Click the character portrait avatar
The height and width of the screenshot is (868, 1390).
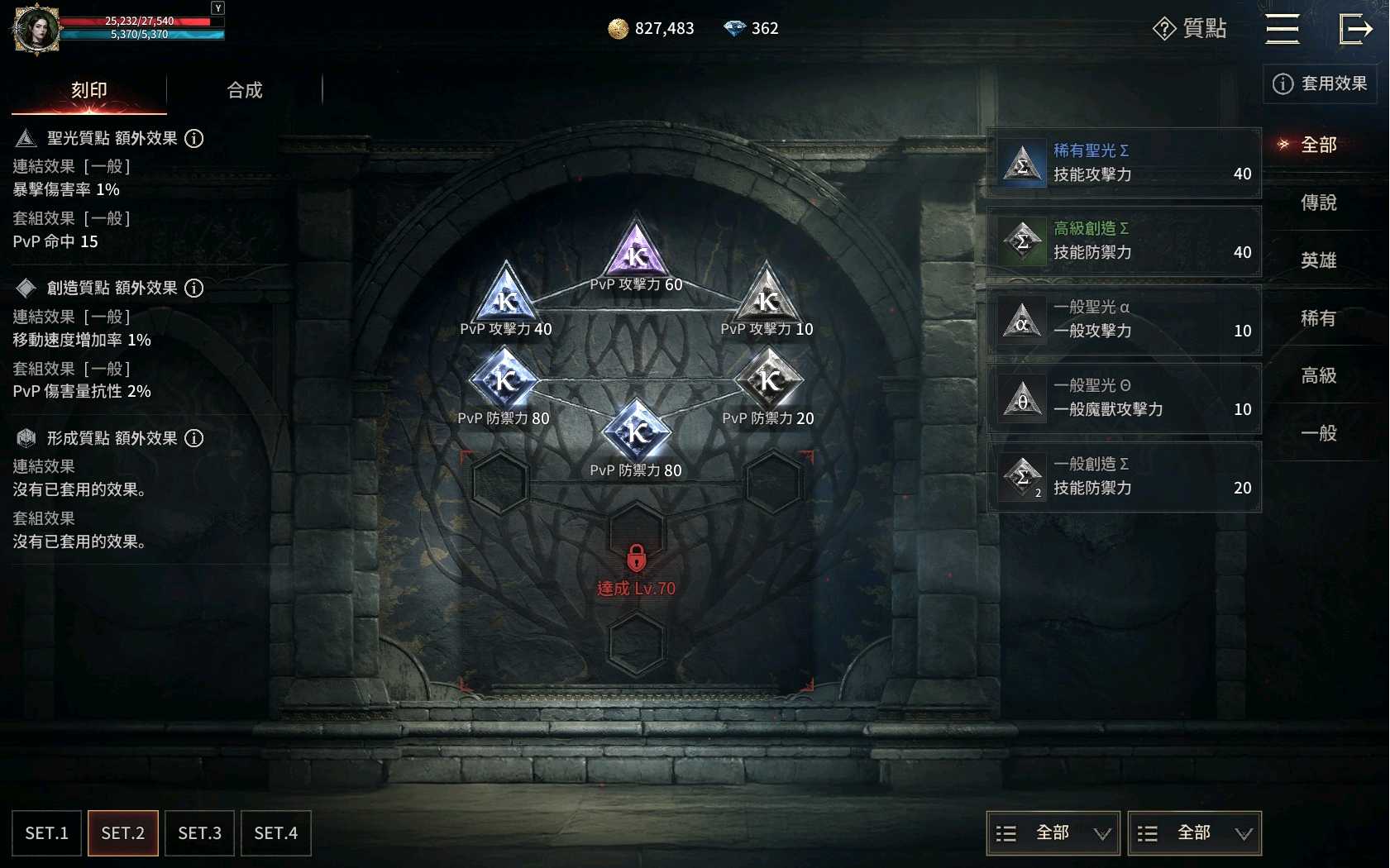click(36, 29)
